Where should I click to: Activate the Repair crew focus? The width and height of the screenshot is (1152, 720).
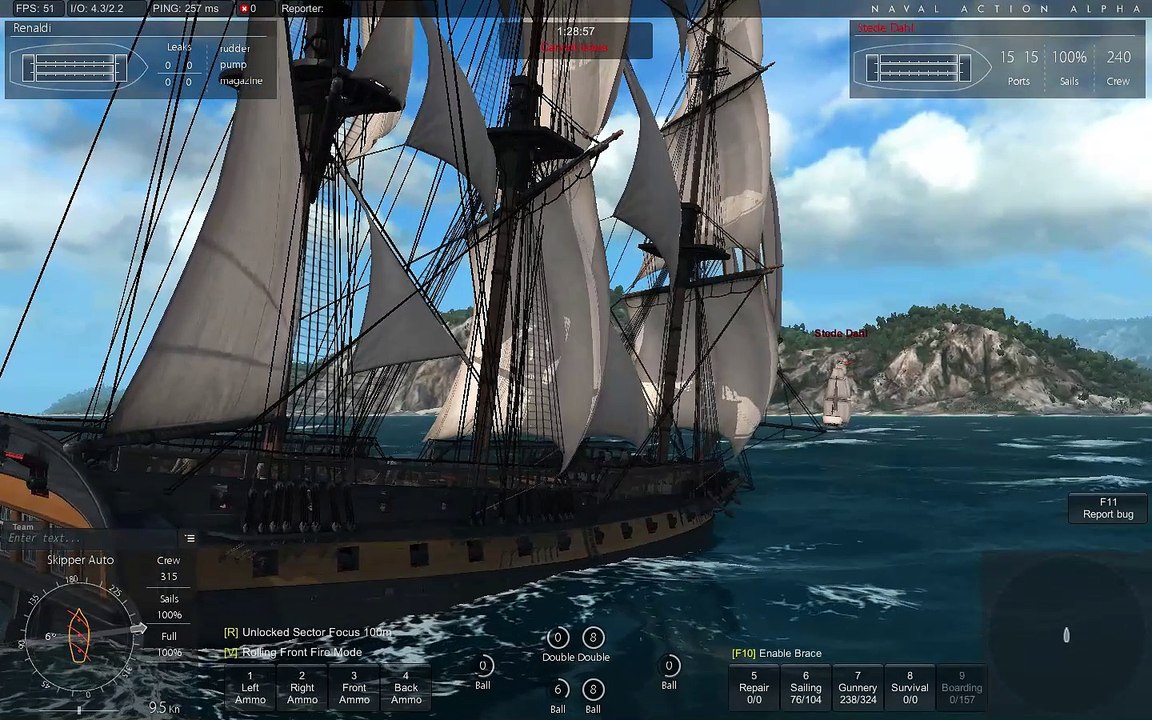point(754,688)
